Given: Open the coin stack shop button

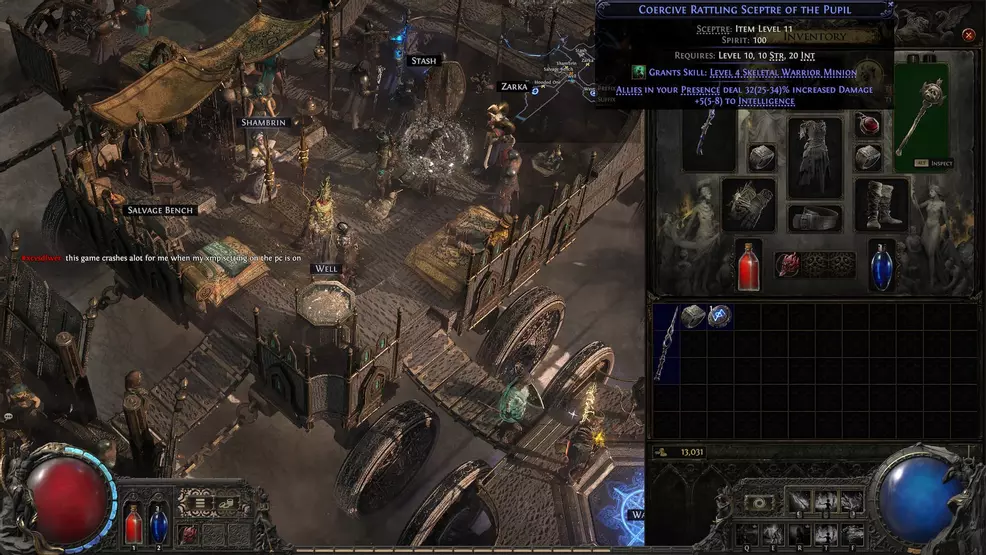Looking at the screenshot, I should (228, 504).
